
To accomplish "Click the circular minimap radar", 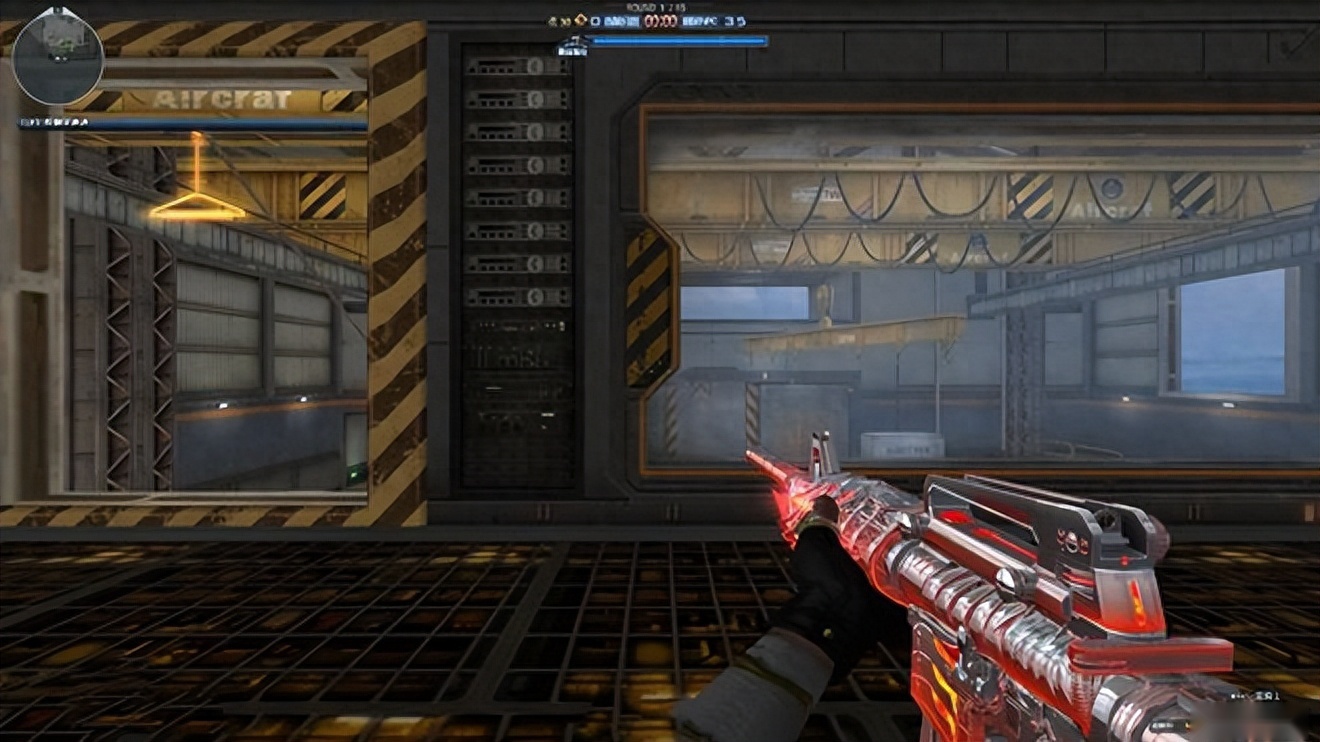I will coord(57,57).
